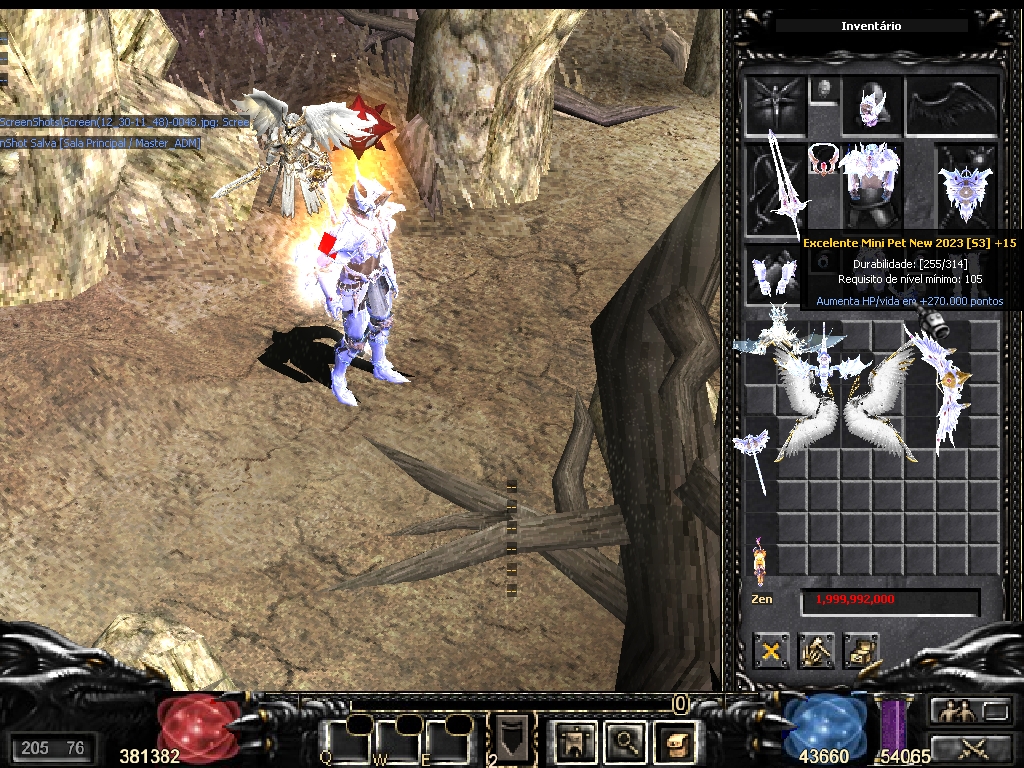Select the equipped shield slot
The height and width of the screenshot is (768, 1024).
click(x=965, y=187)
